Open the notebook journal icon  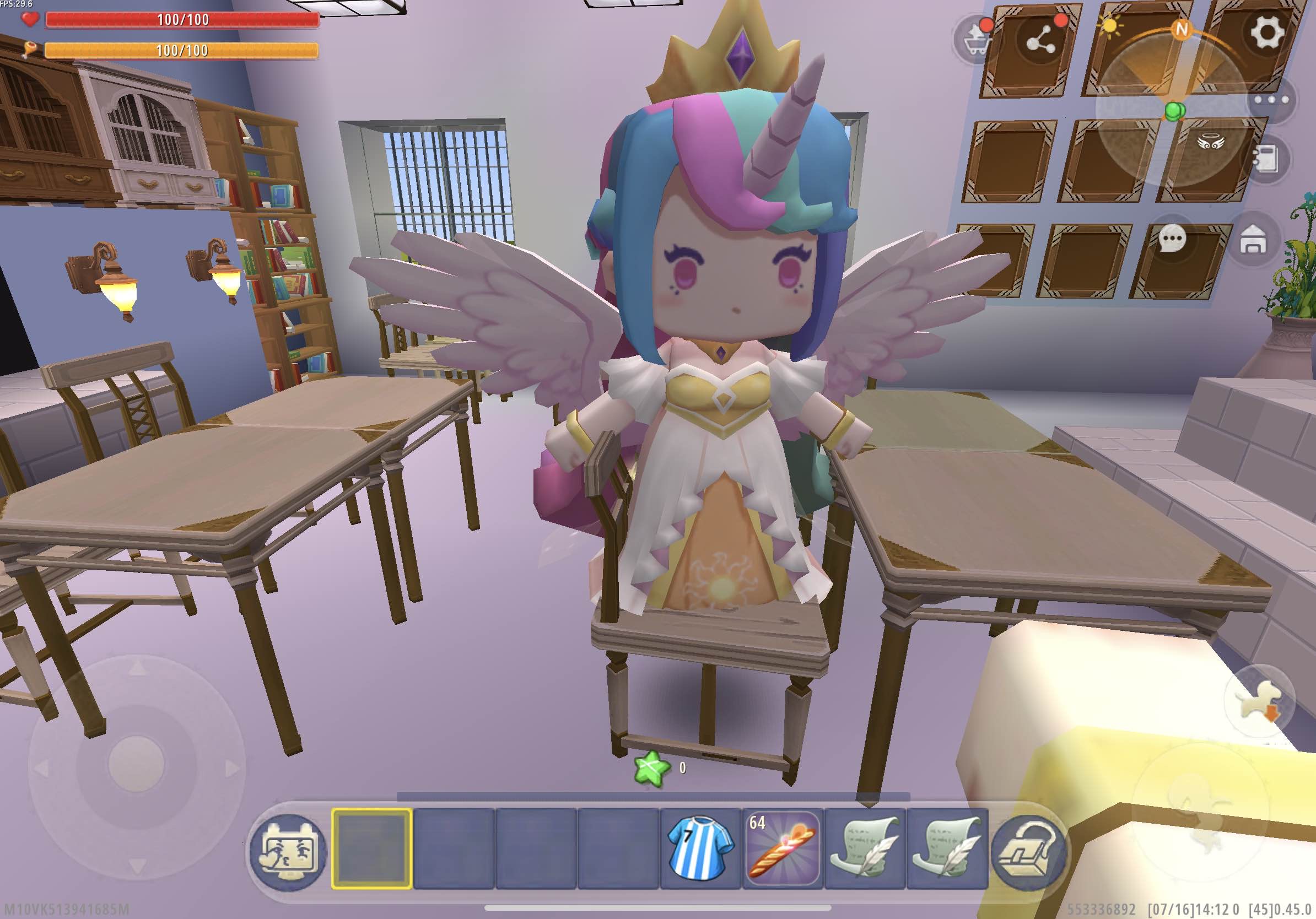[x=1265, y=159]
